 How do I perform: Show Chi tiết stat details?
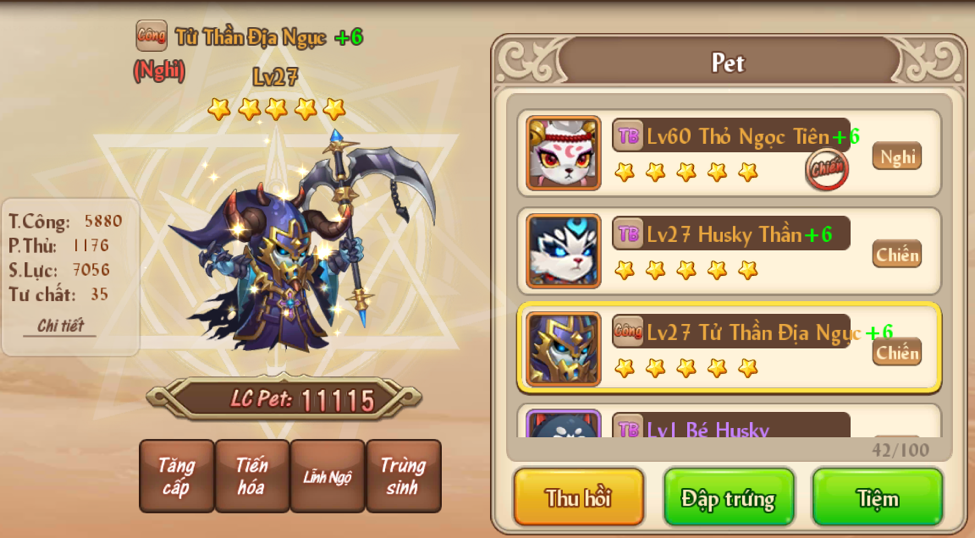60,326
